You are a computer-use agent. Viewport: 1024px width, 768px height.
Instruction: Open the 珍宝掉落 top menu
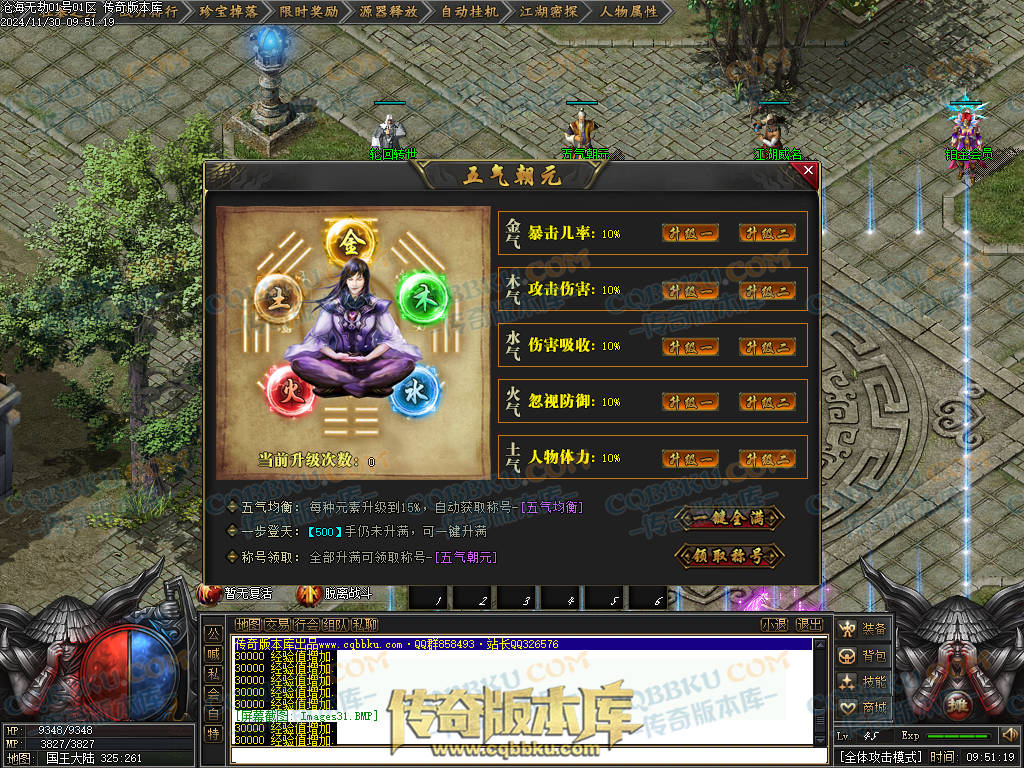point(229,12)
